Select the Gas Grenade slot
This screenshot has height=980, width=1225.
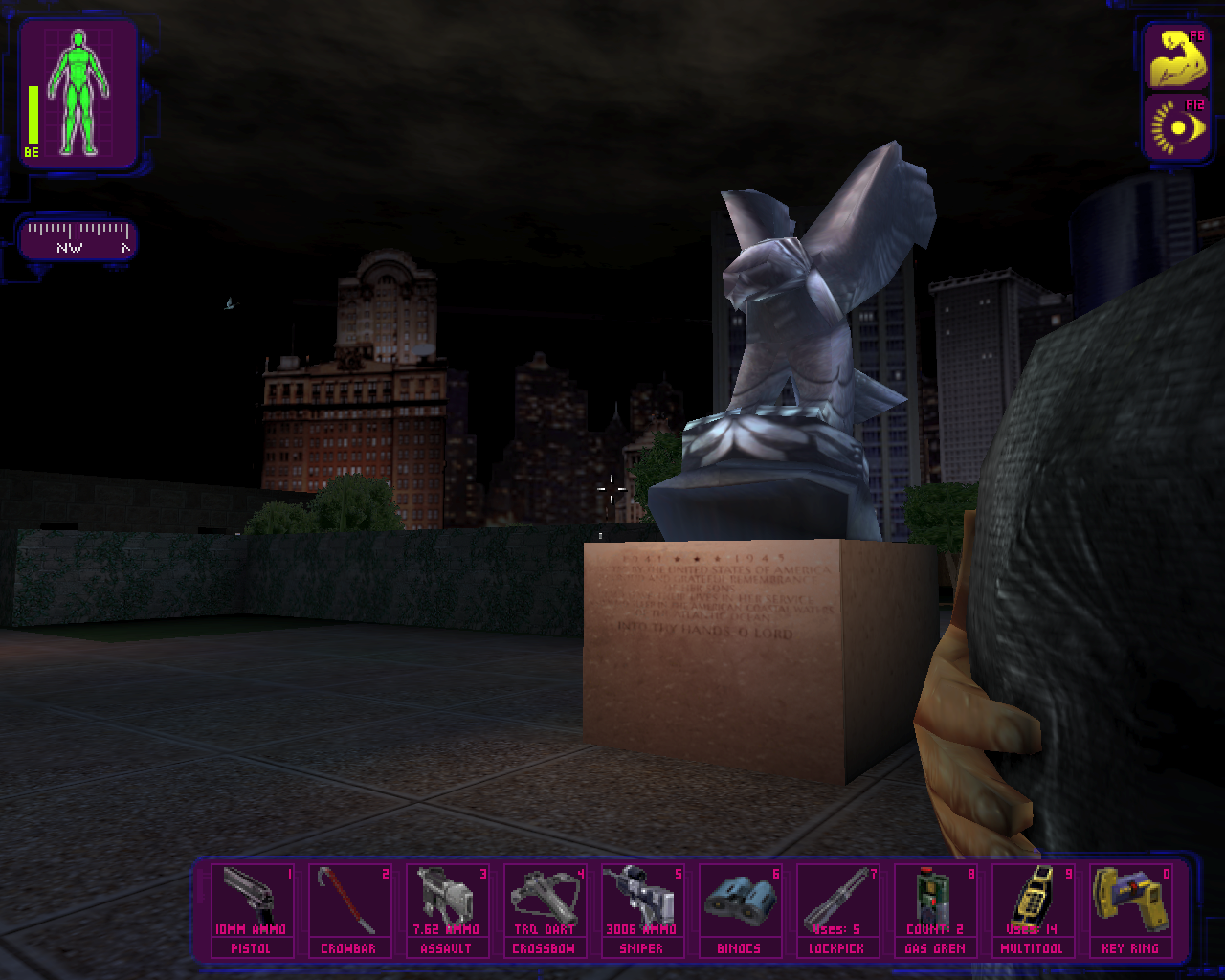pyautogui.click(x=935, y=909)
